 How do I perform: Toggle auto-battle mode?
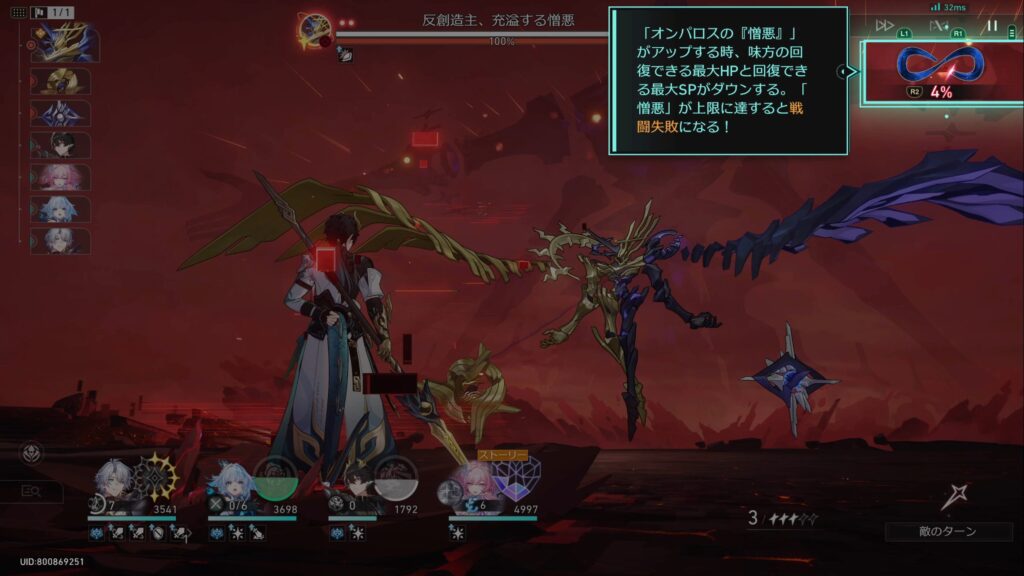(x=938, y=26)
